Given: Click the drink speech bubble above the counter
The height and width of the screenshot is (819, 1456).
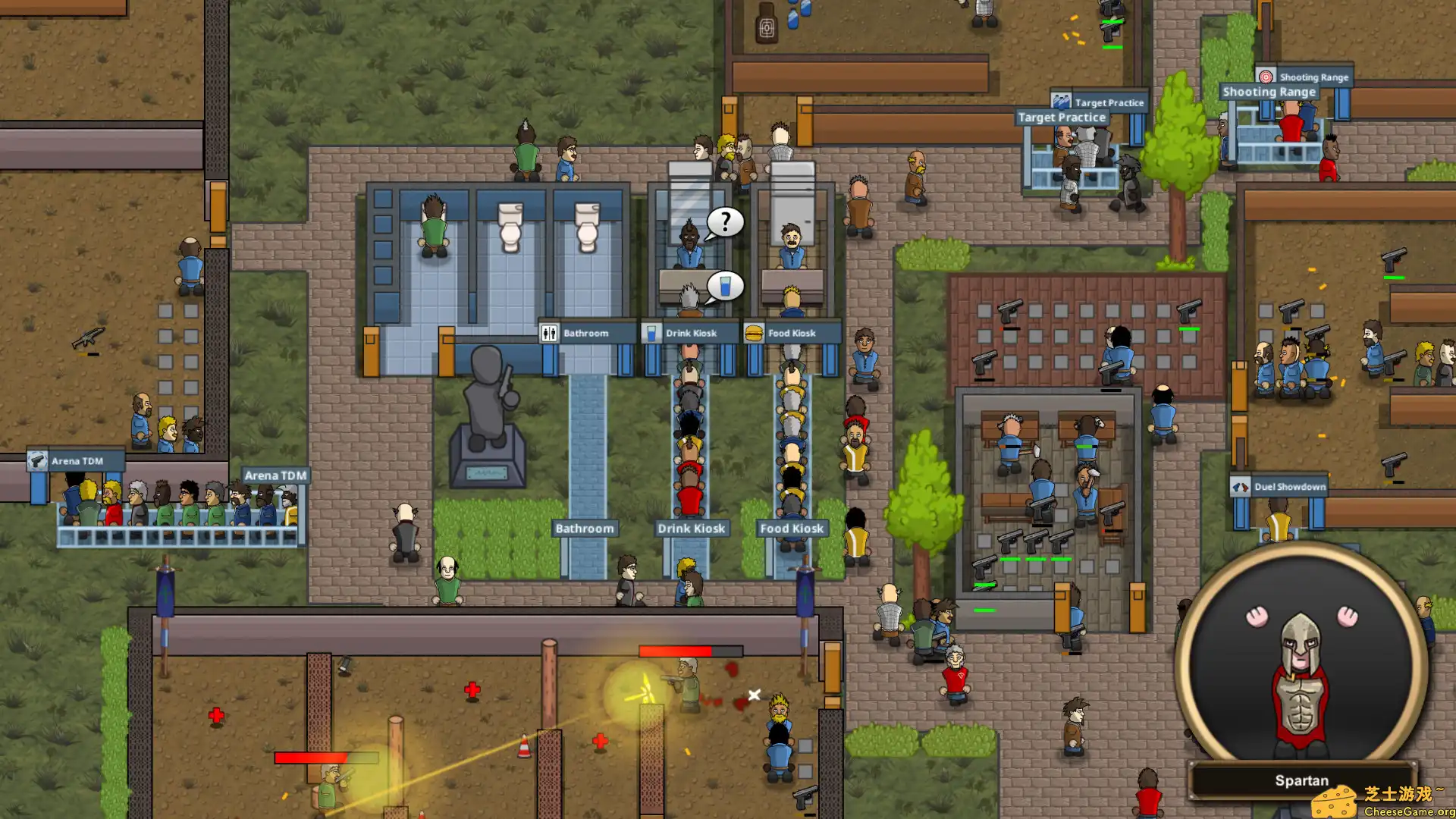Looking at the screenshot, I should click(727, 284).
